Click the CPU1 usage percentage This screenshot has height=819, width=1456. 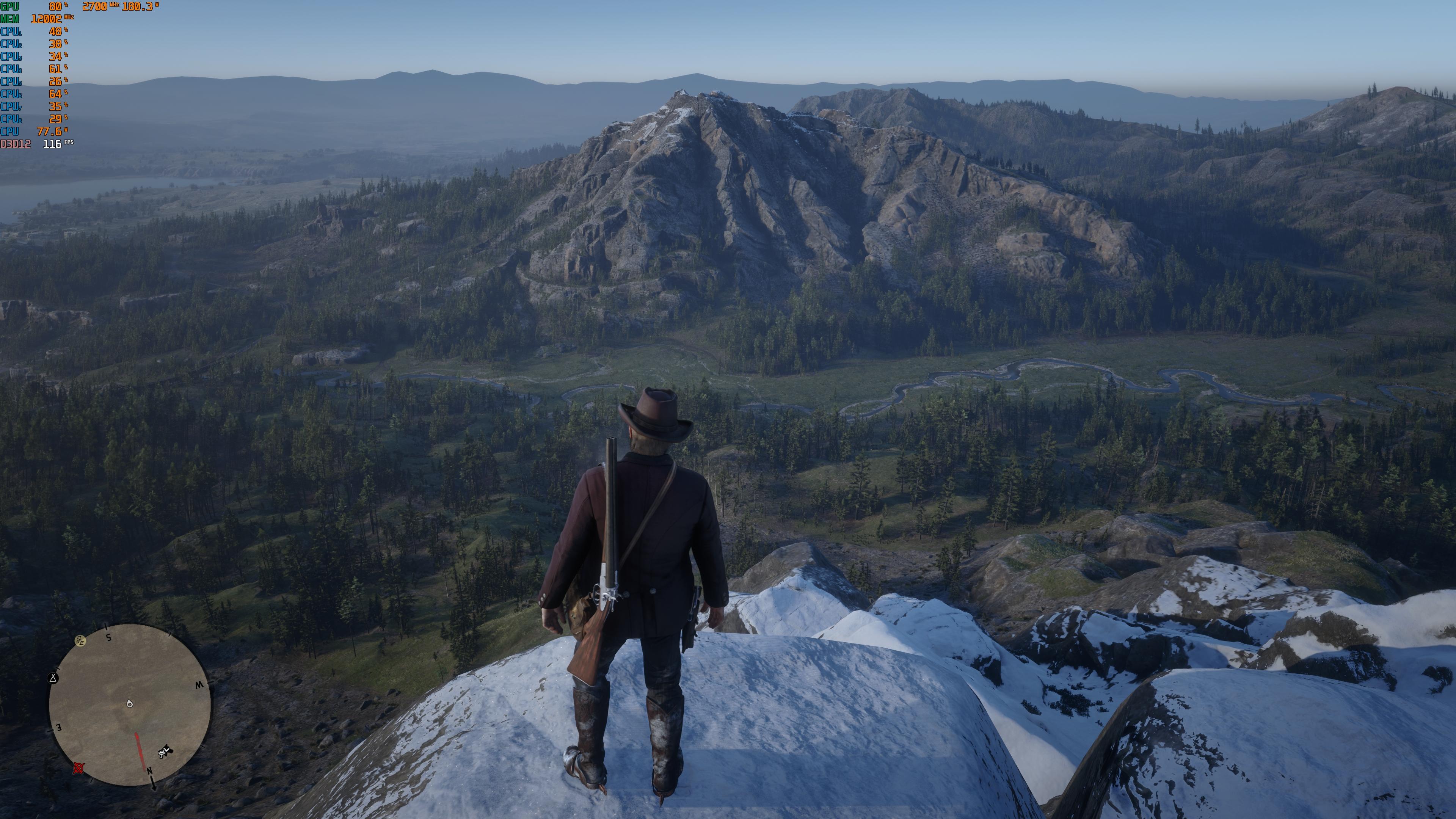(55, 31)
